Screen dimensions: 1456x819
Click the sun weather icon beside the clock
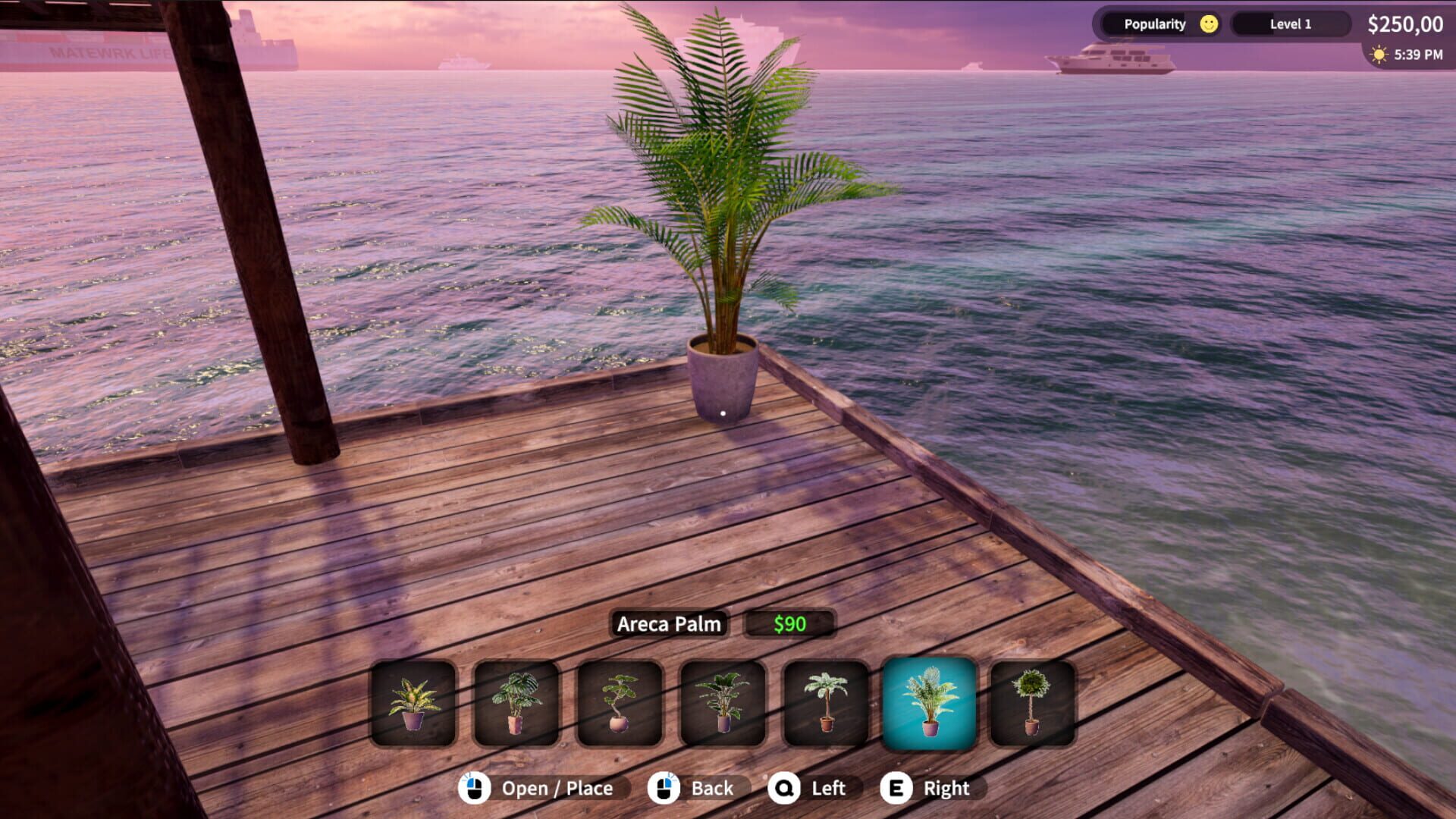[x=1378, y=54]
